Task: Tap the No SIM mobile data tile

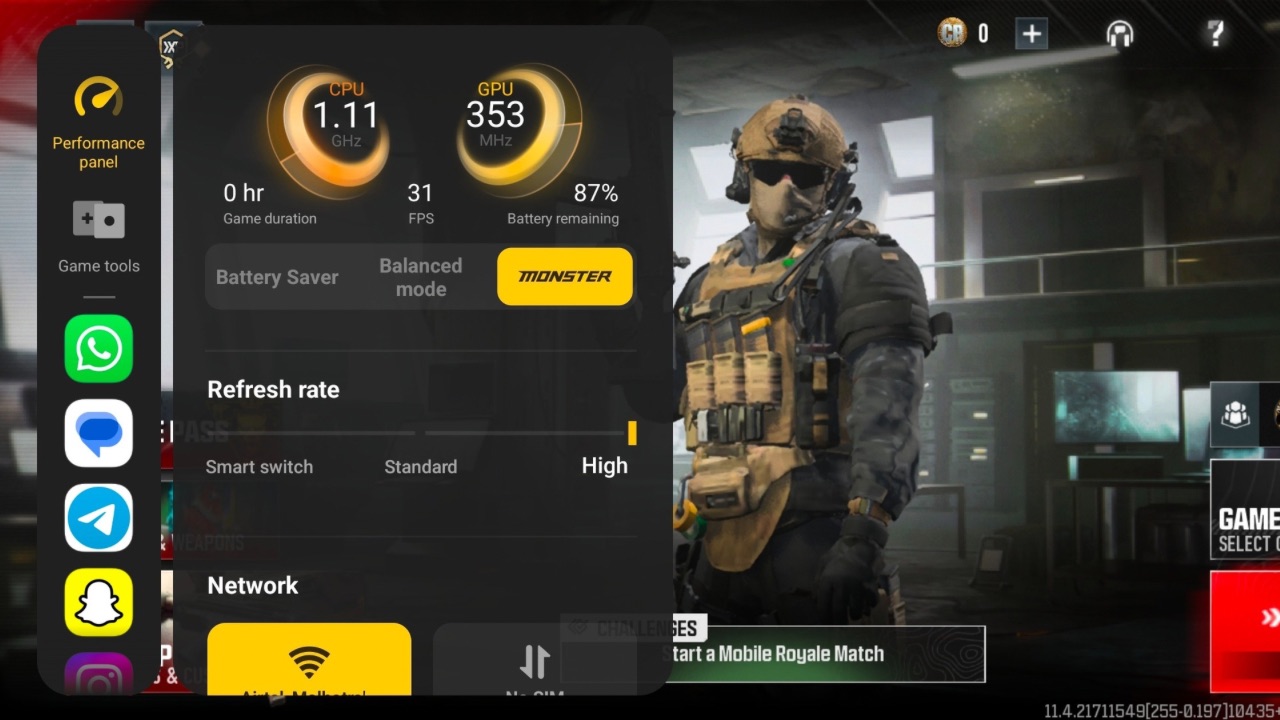Action: pos(535,660)
